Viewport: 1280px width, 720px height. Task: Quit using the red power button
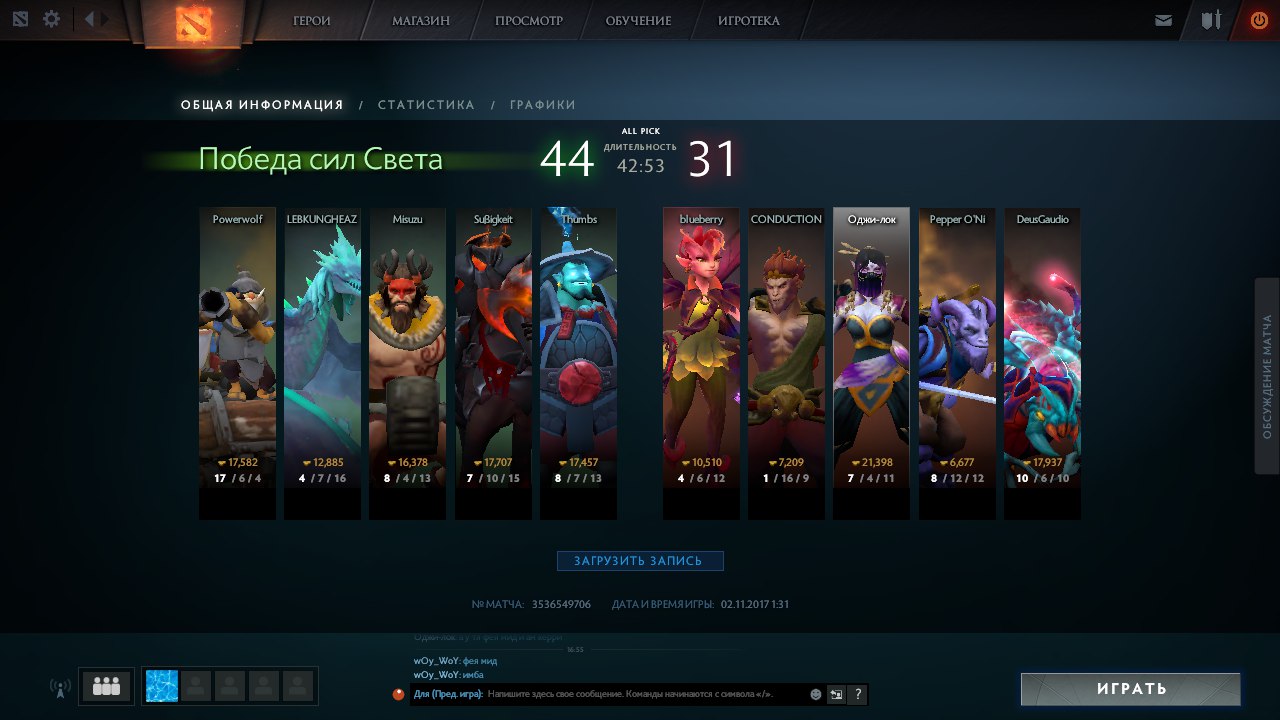[1258, 20]
